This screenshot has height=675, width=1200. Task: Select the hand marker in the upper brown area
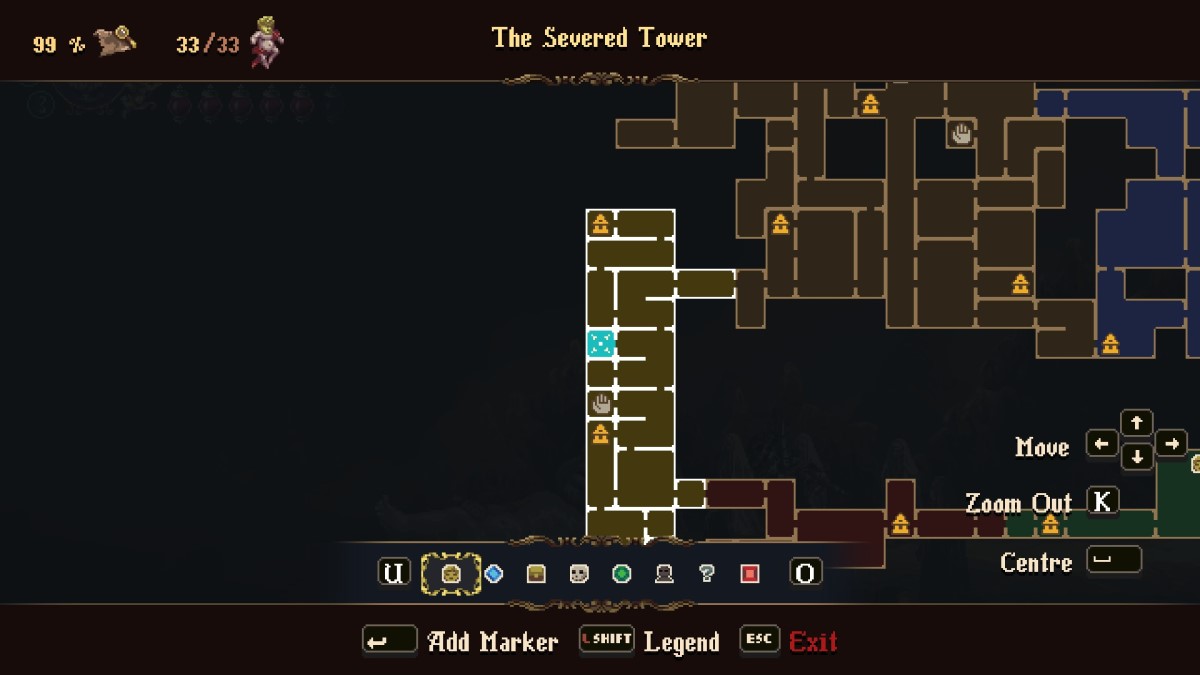961,133
